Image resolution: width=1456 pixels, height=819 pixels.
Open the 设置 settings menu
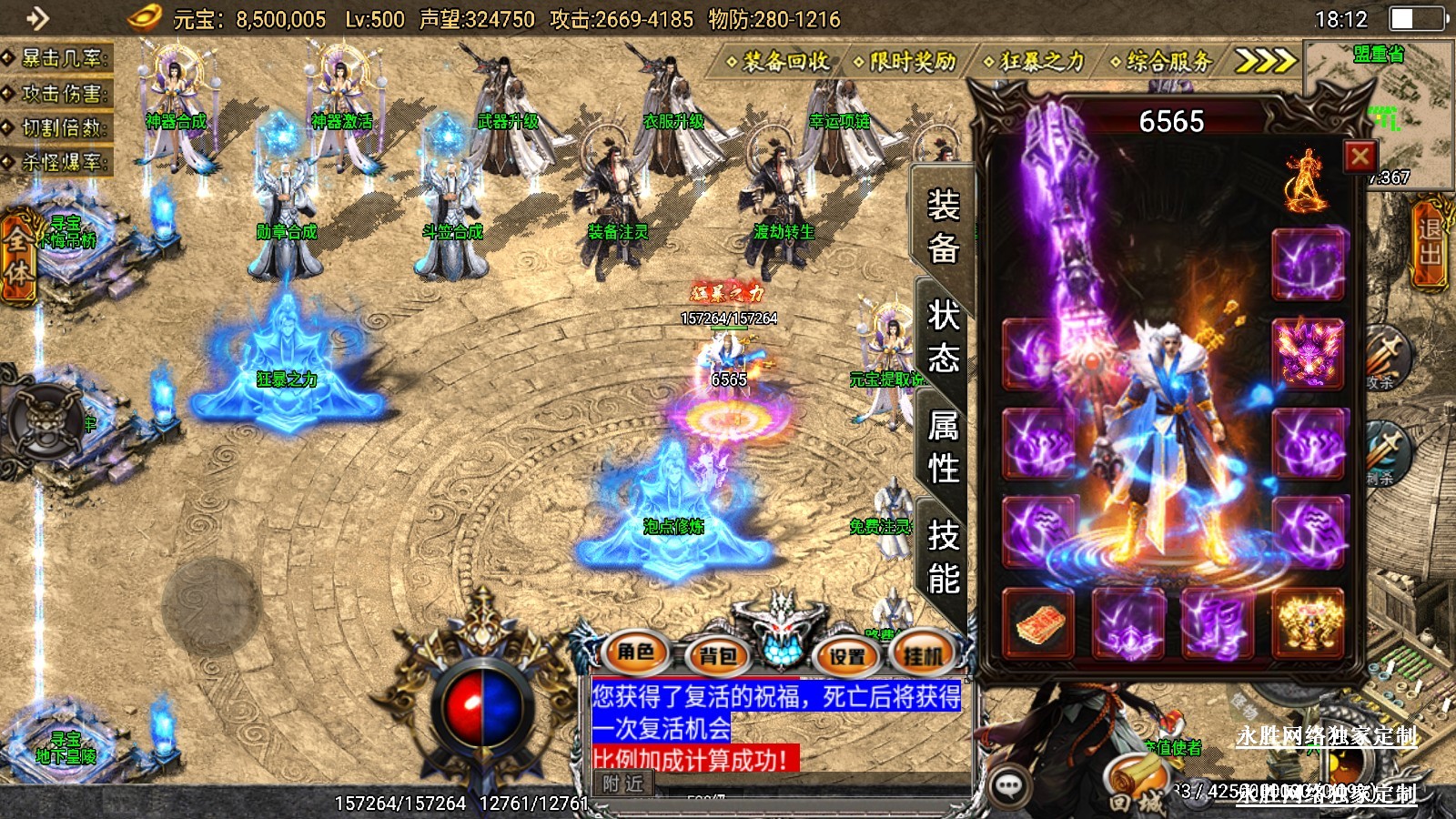(x=847, y=654)
